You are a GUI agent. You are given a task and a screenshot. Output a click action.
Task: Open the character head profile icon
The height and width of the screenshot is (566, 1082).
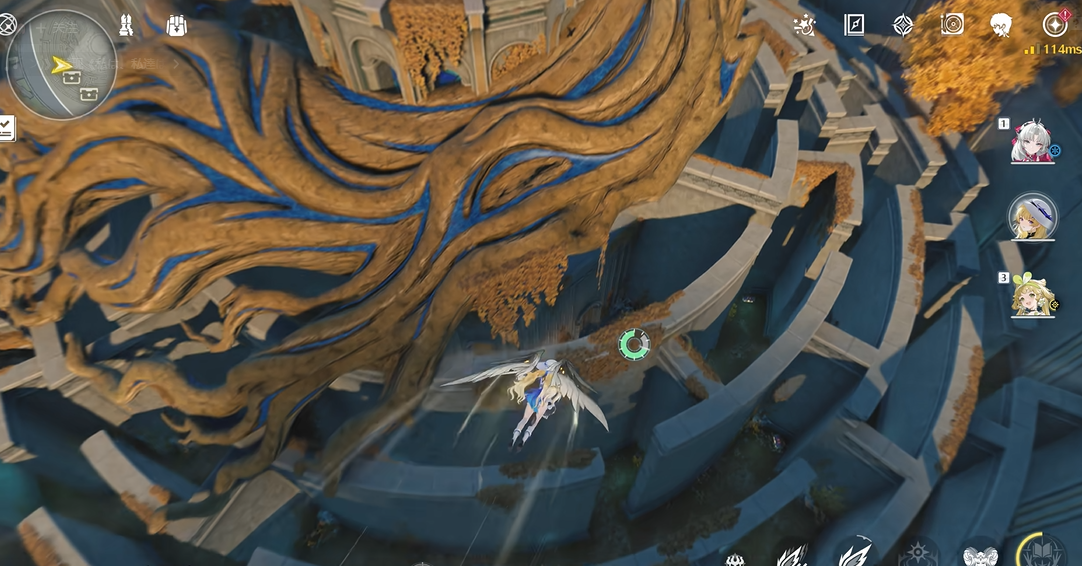click(x=1001, y=25)
